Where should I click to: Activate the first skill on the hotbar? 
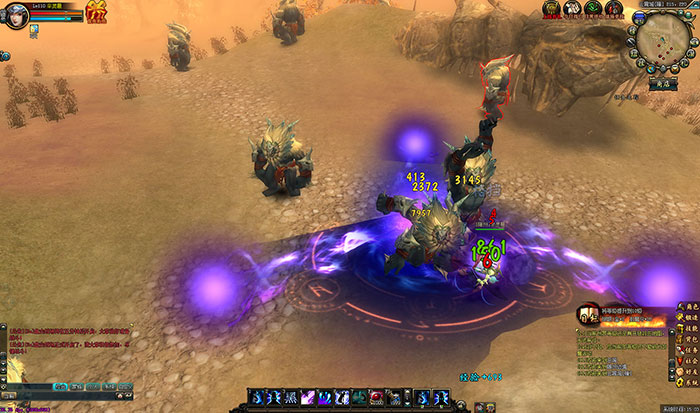click(257, 399)
